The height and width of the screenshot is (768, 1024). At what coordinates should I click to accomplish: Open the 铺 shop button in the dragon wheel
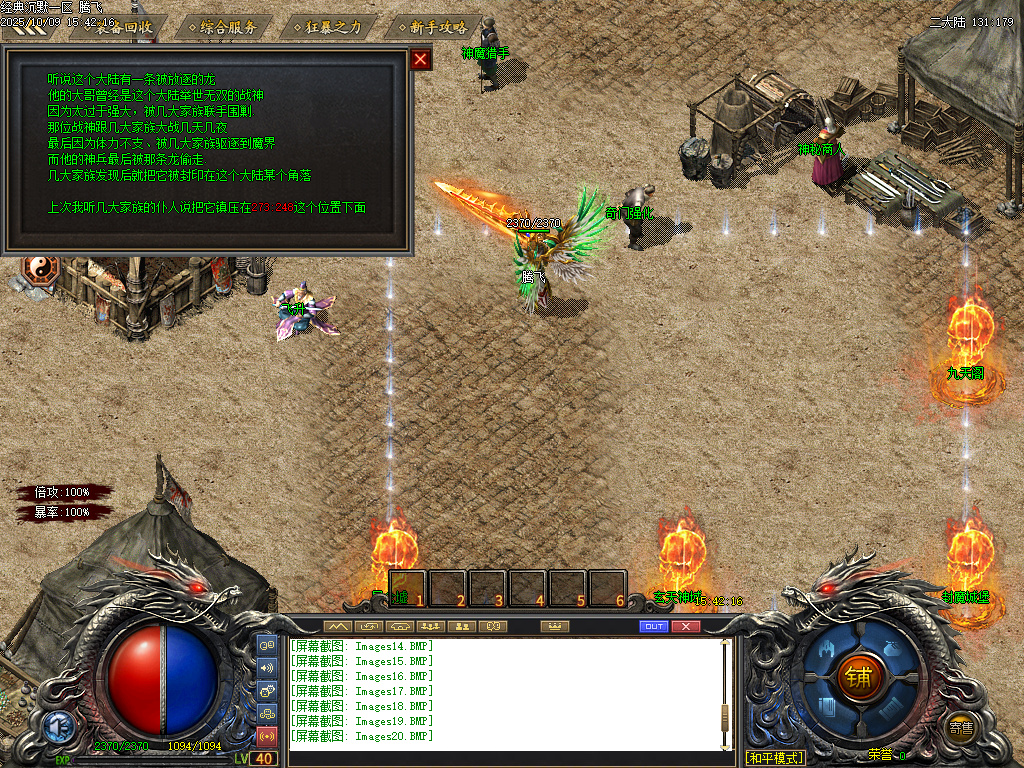[859, 678]
